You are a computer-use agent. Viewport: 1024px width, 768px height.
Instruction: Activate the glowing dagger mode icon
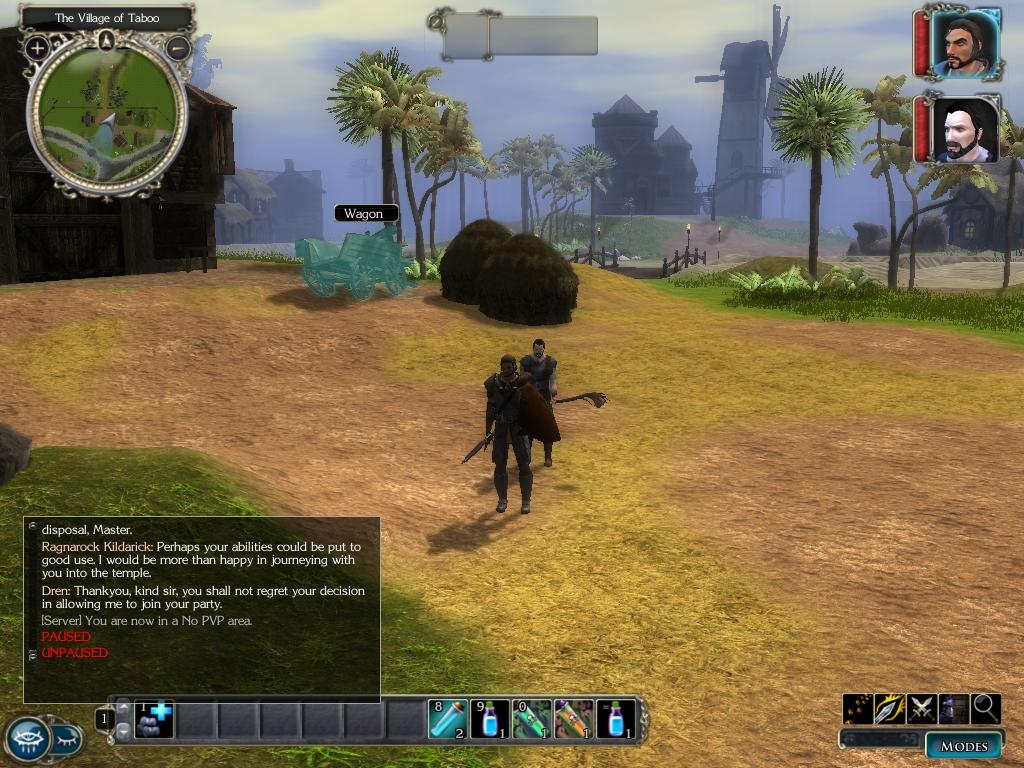point(889,708)
